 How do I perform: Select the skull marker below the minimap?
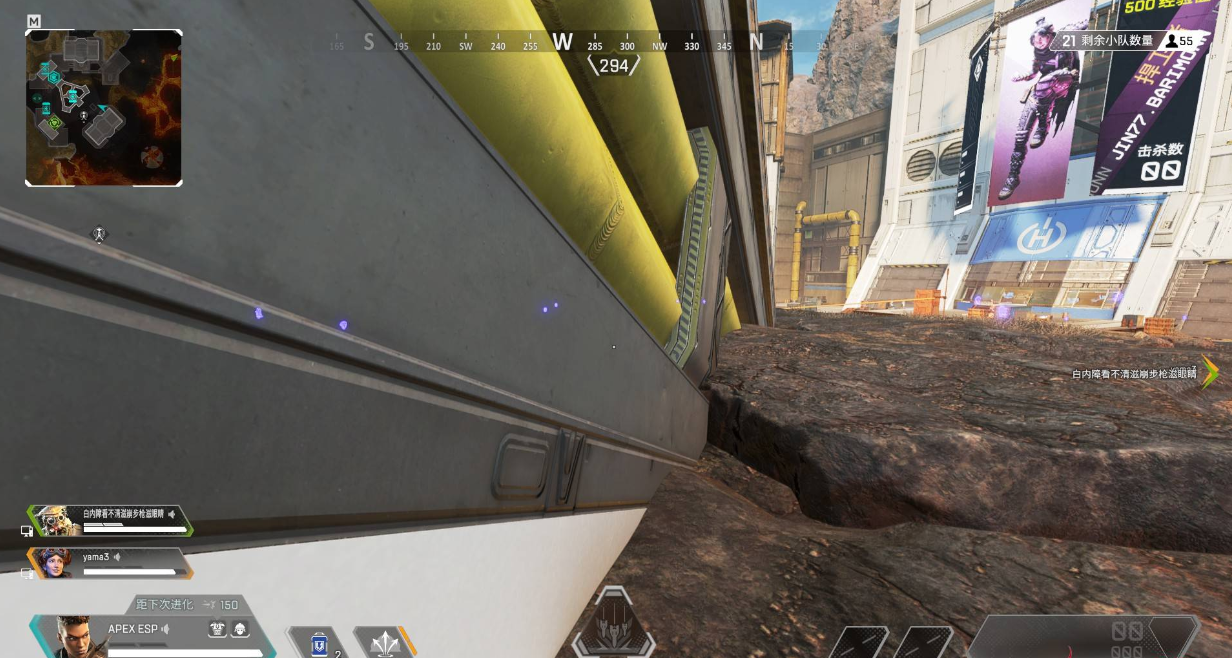coord(99,235)
